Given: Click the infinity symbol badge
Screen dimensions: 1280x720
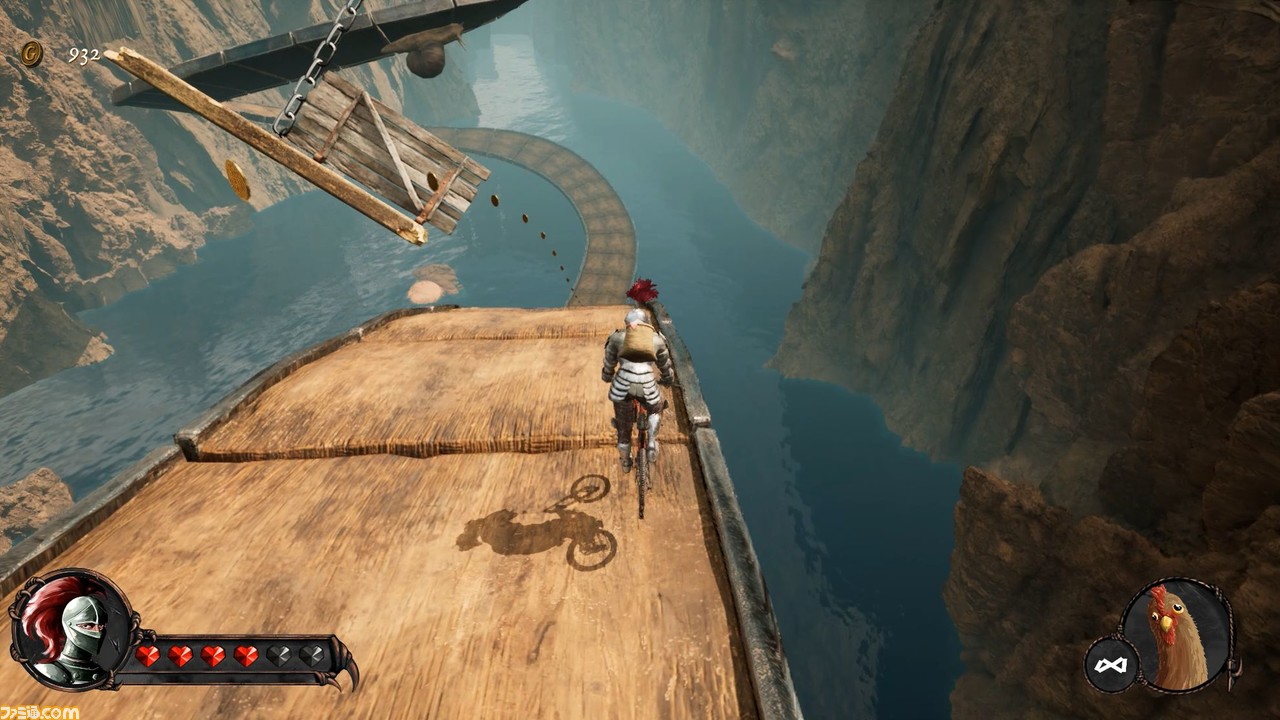Looking at the screenshot, I should point(1111,666).
